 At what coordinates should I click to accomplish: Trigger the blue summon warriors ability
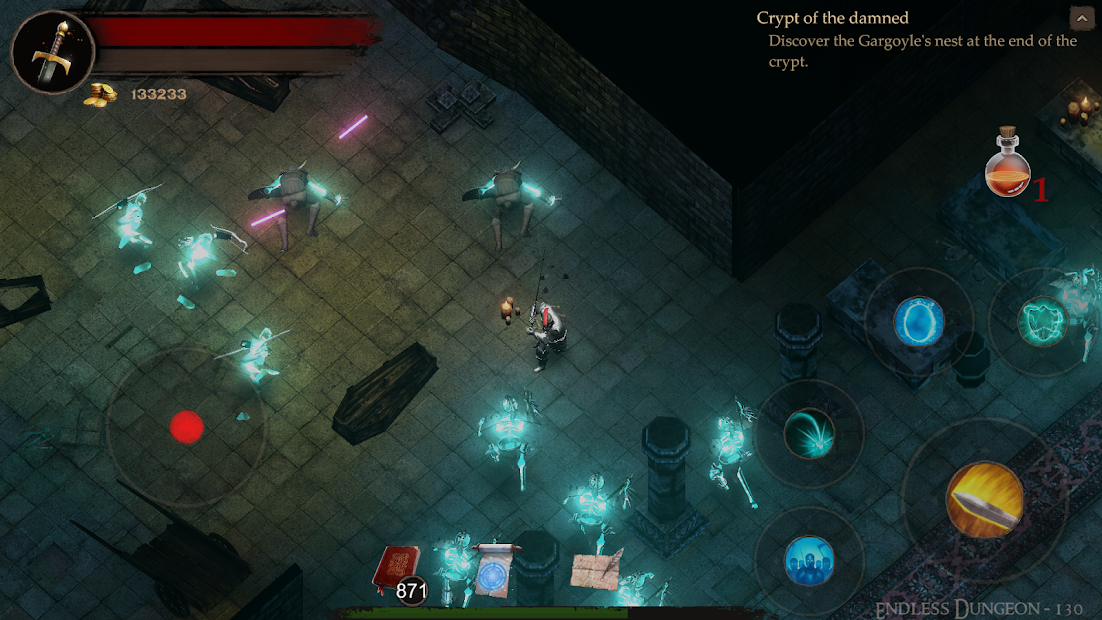[x=809, y=560]
